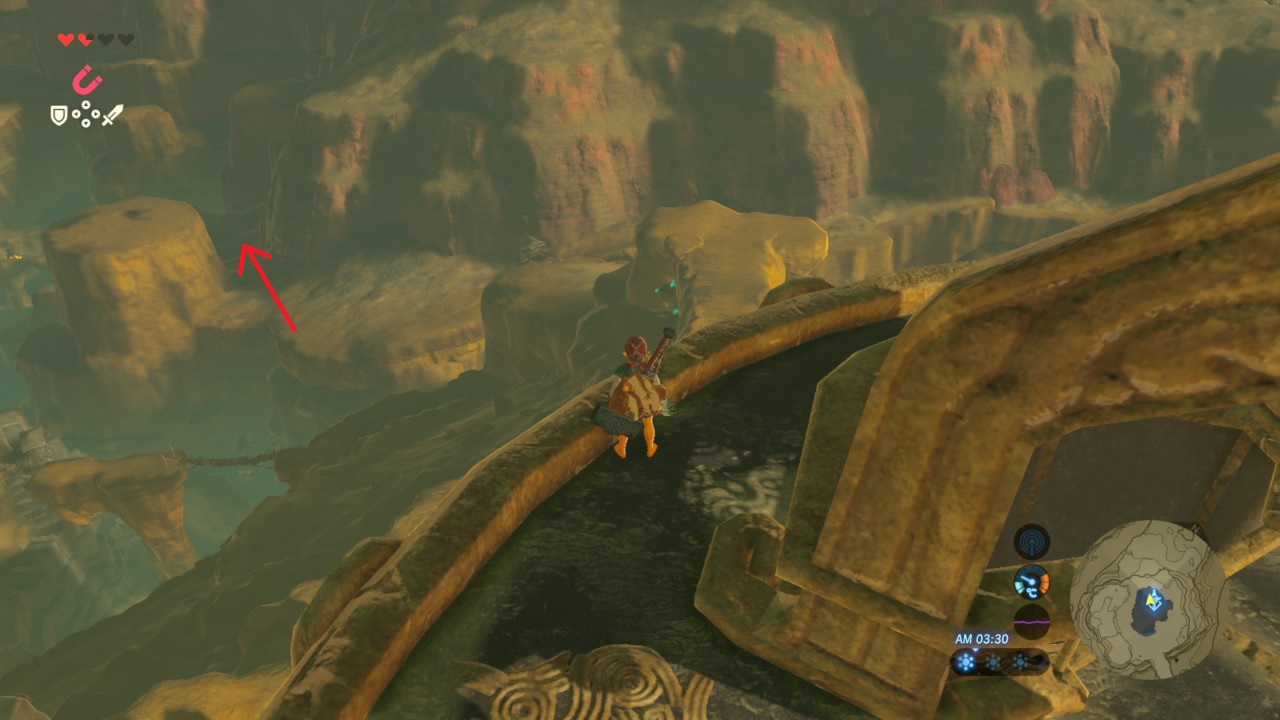Click the shield quick-select icon
Viewport: 1280px width, 720px height.
[x=59, y=116]
